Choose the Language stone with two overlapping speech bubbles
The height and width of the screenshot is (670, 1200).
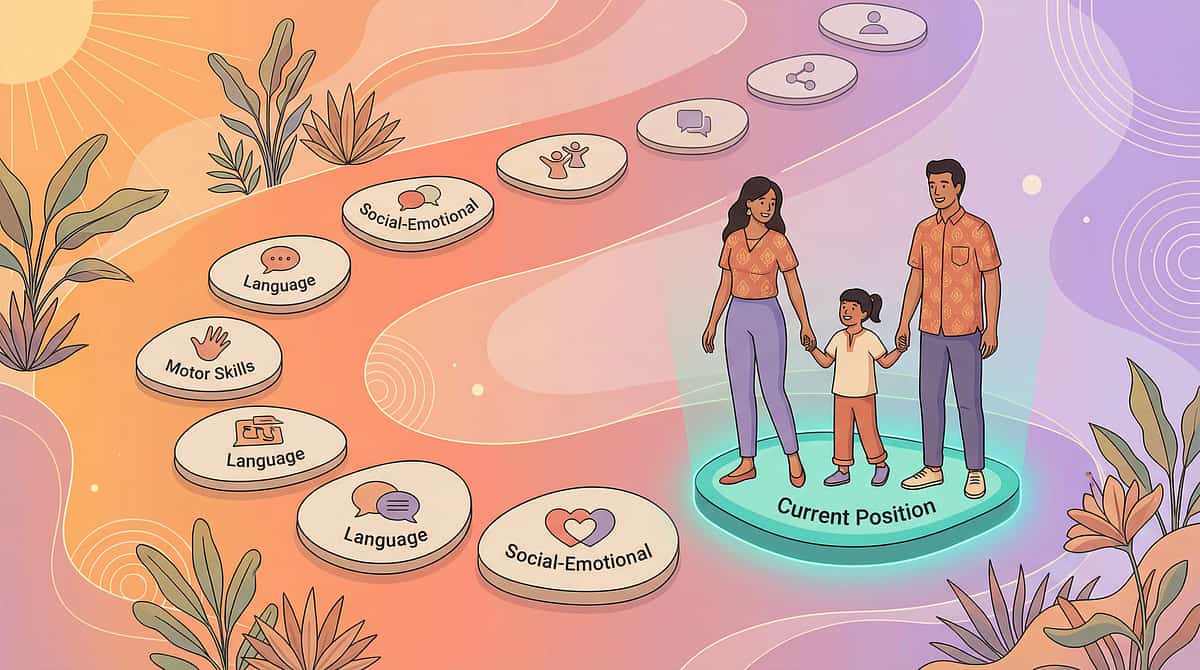(x=384, y=513)
